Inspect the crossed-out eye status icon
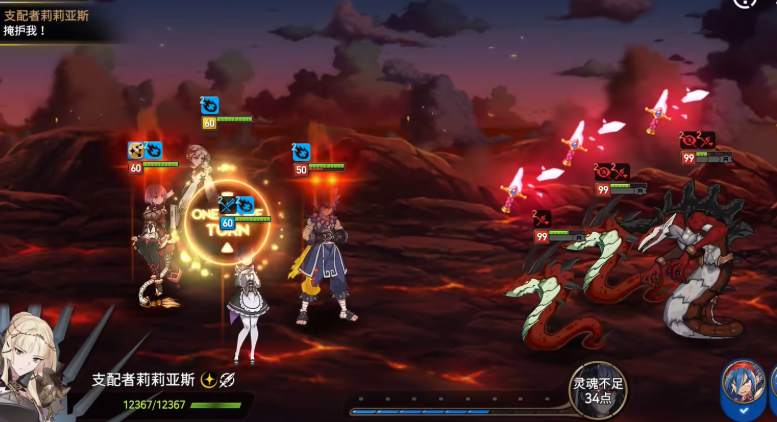Viewport: 777px width, 422px height. (x=227, y=379)
